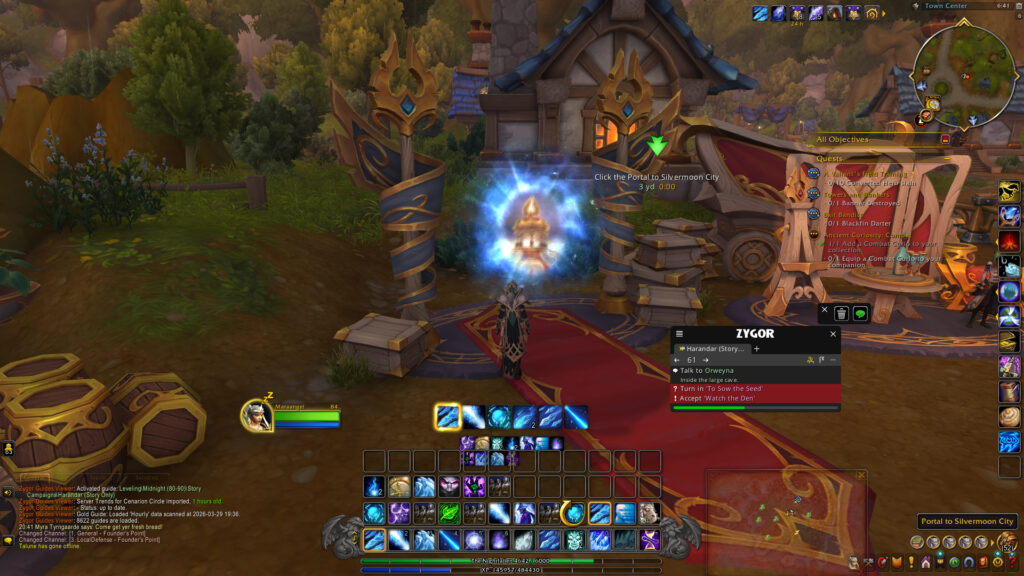
Task: Go to the next Zygor guide step
Action: pyautogui.click(x=705, y=360)
